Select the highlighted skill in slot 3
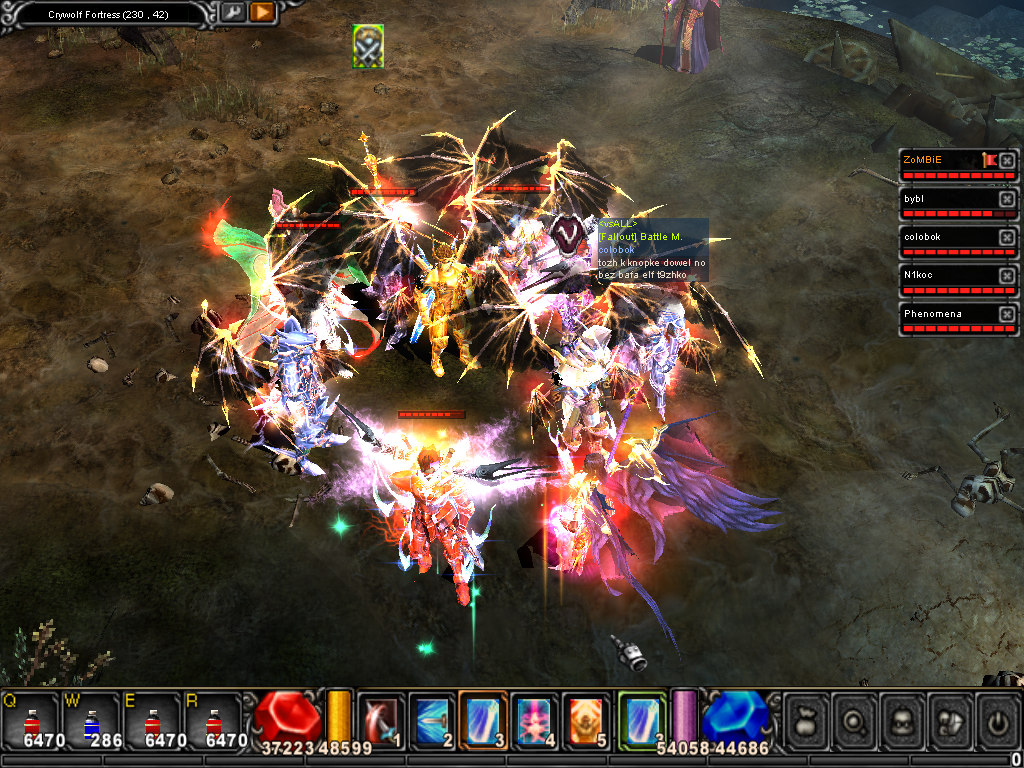The image size is (1024, 768). coord(482,718)
